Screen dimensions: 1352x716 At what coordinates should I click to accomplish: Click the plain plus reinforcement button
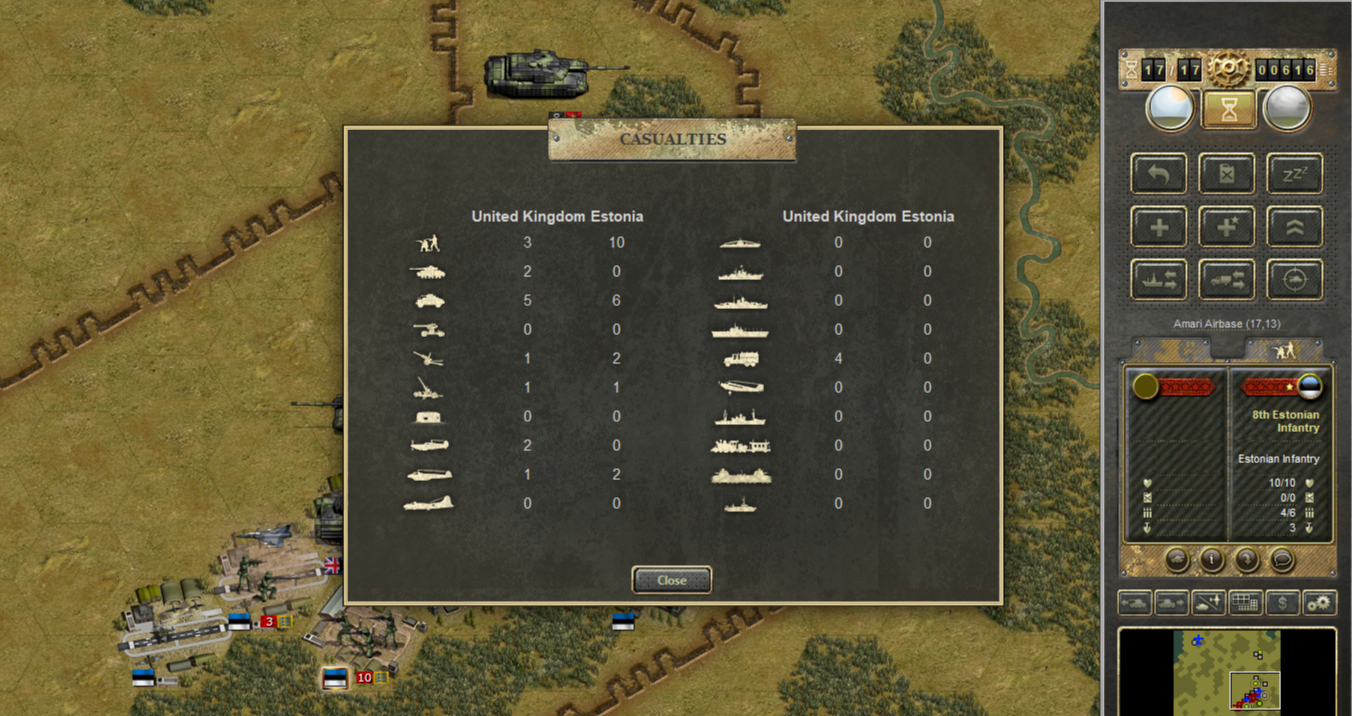pyautogui.click(x=1159, y=227)
